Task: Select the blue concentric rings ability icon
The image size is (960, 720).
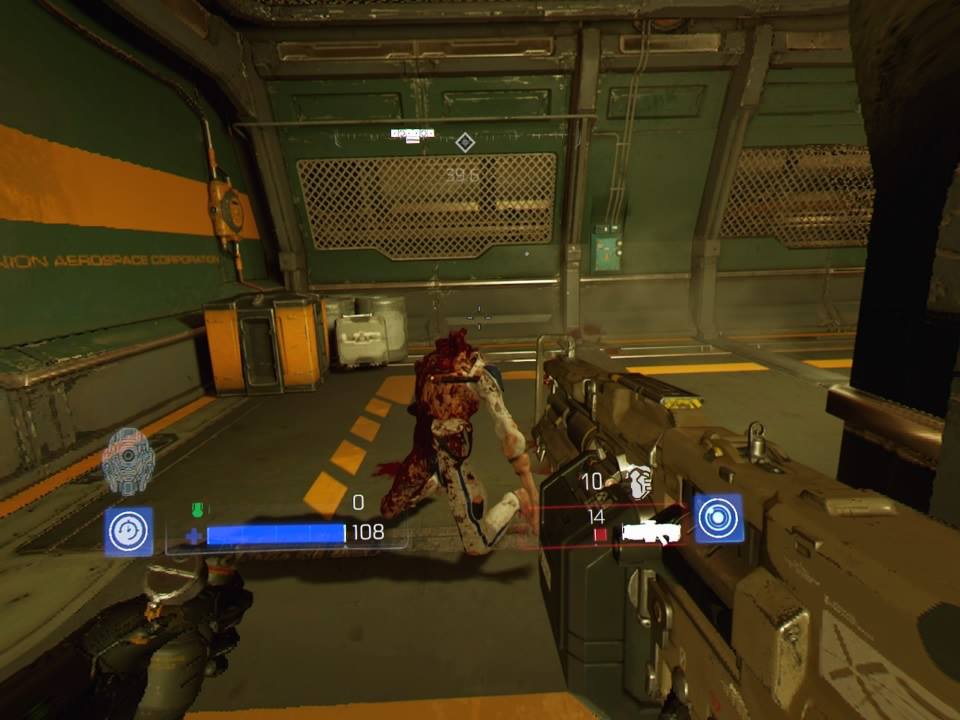Action: click(x=718, y=518)
